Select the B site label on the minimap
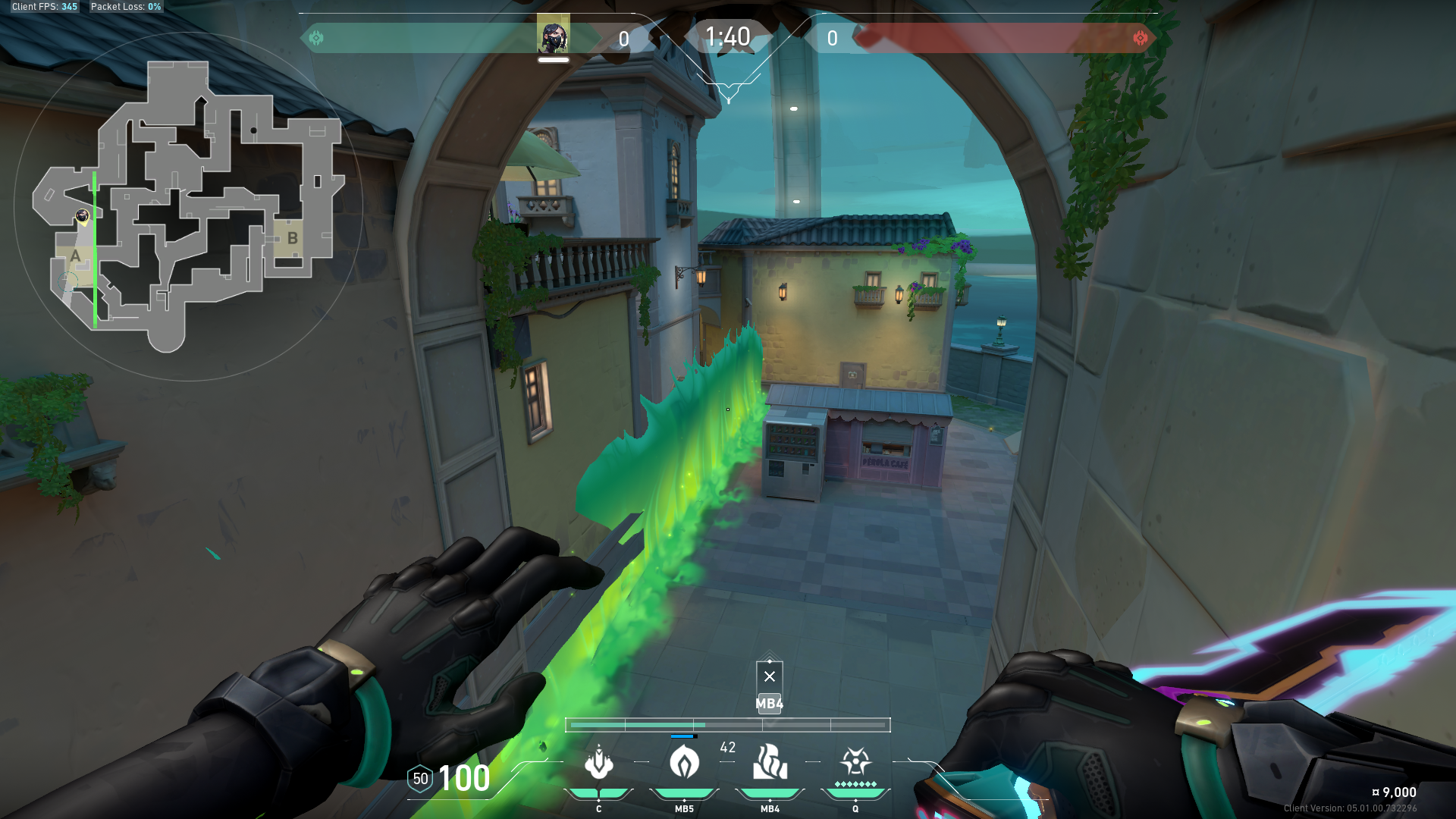The width and height of the screenshot is (1456, 819). pyautogui.click(x=292, y=238)
